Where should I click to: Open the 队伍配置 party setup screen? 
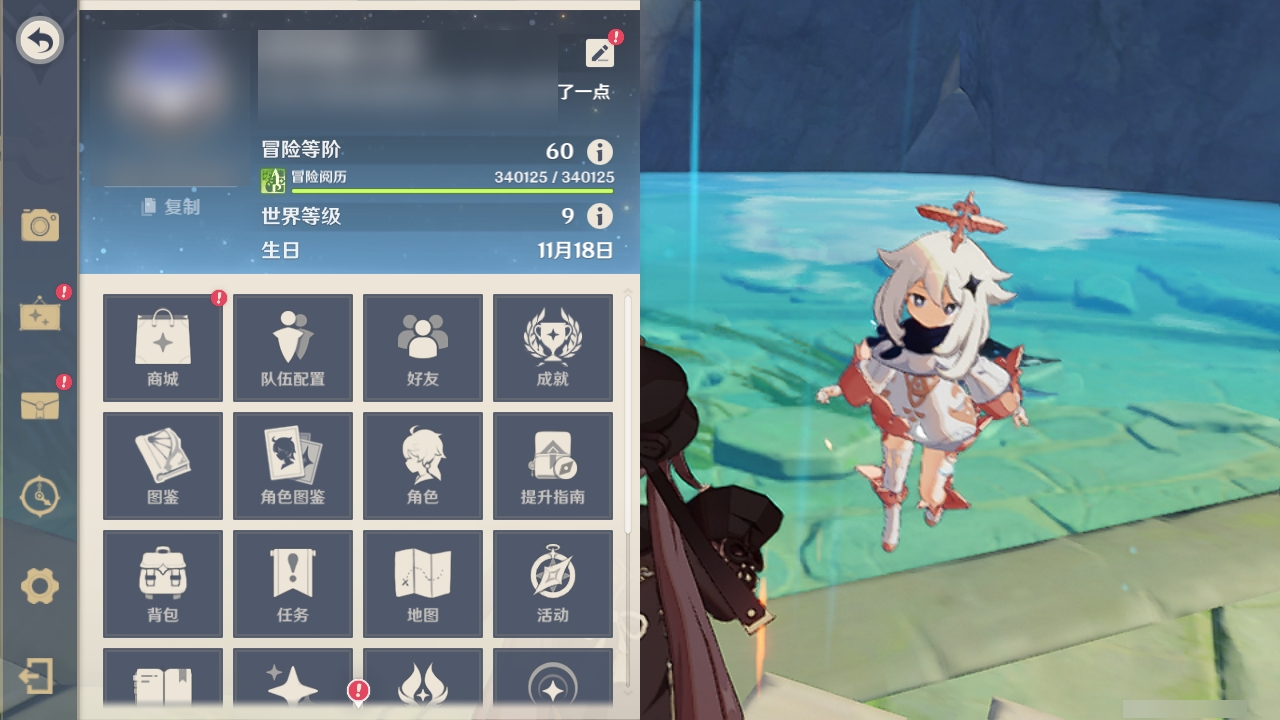point(292,347)
